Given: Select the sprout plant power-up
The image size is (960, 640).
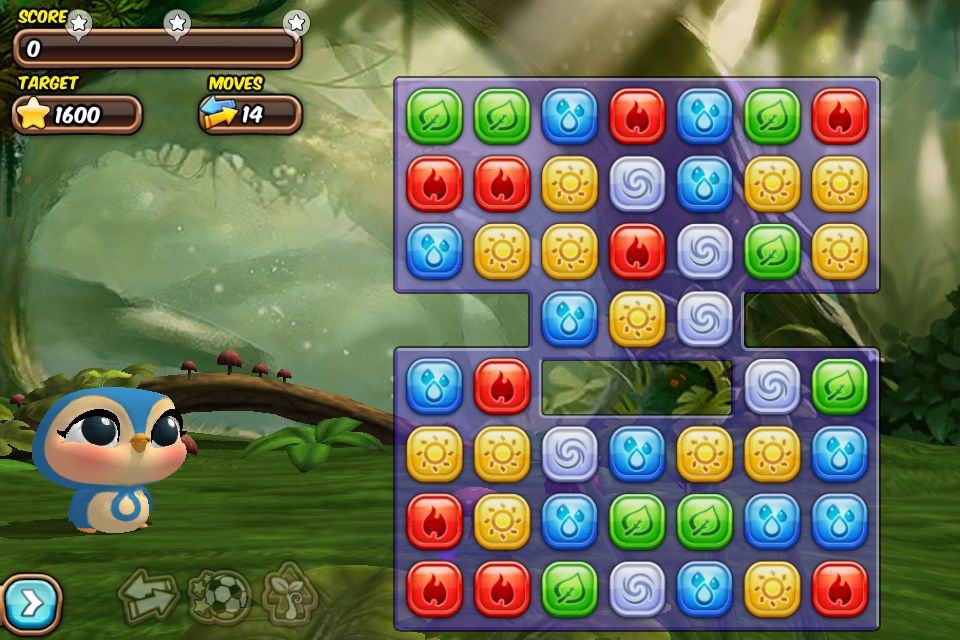Looking at the screenshot, I should pyautogui.click(x=291, y=597).
